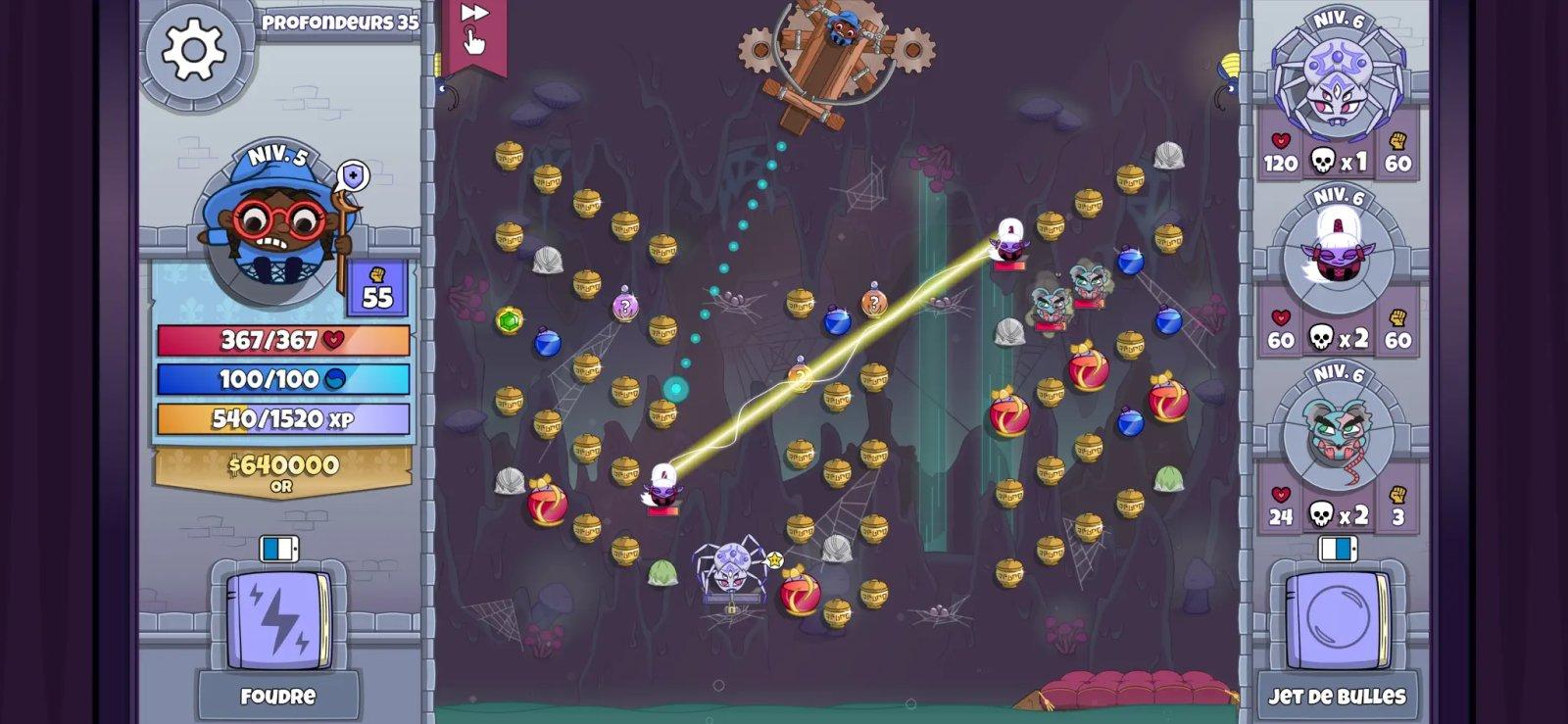Select the Jet de Bulles bubble card
Image resolution: width=1568 pixels, height=724 pixels.
(x=1338, y=616)
